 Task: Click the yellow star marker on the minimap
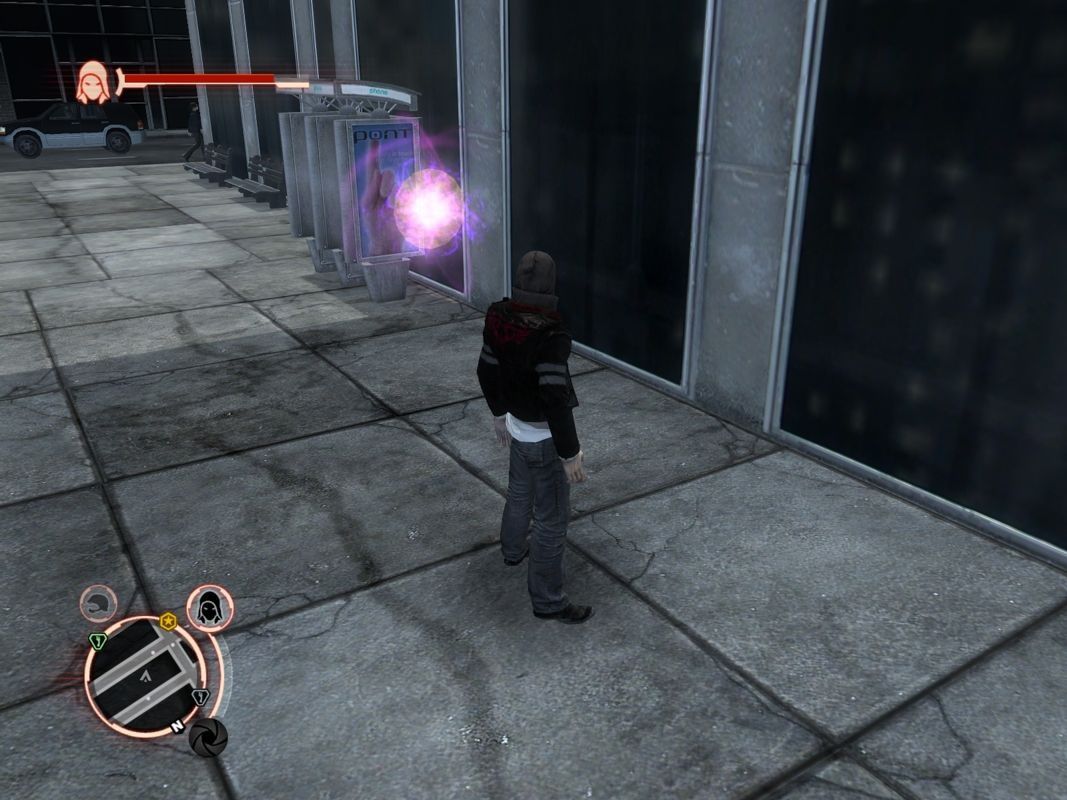(167, 621)
